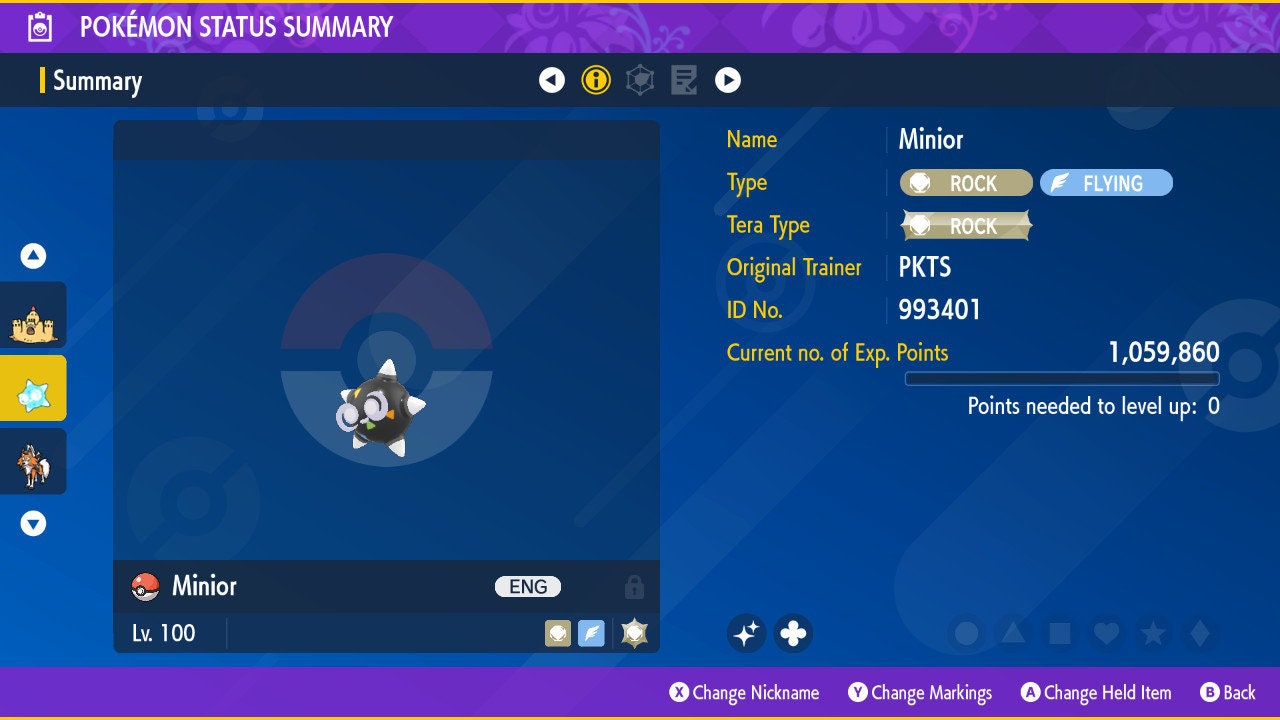1280x720 pixels.
Task: Switch to the stats hexagon tab
Action: [640, 80]
